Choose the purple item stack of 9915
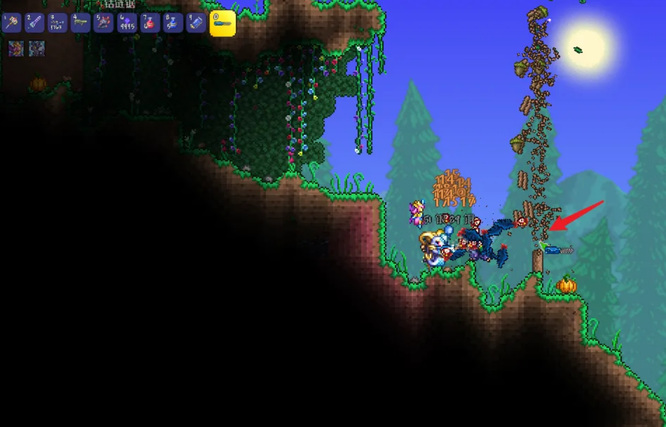 click(x=127, y=21)
